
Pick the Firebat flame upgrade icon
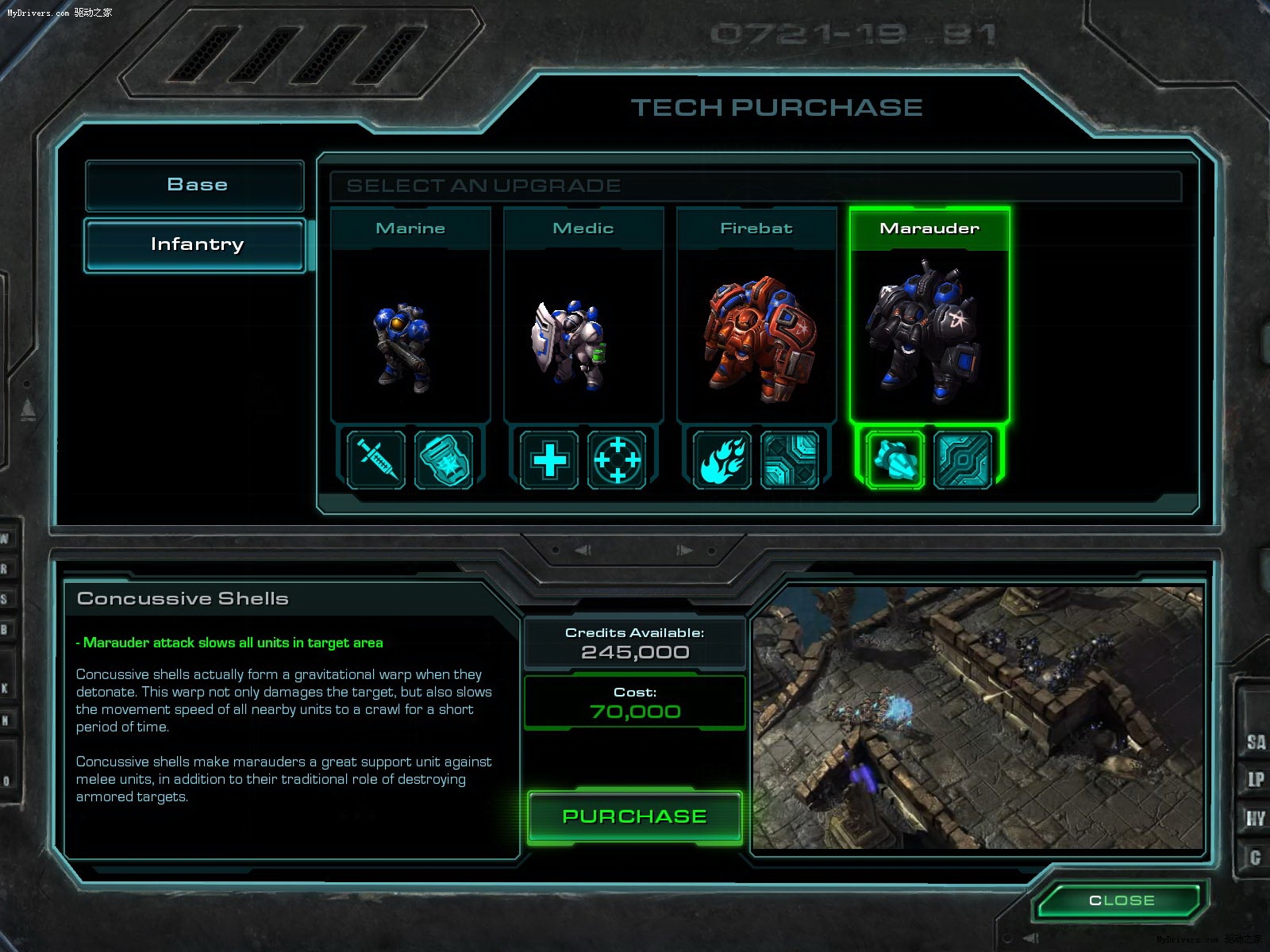[x=722, y=459]
